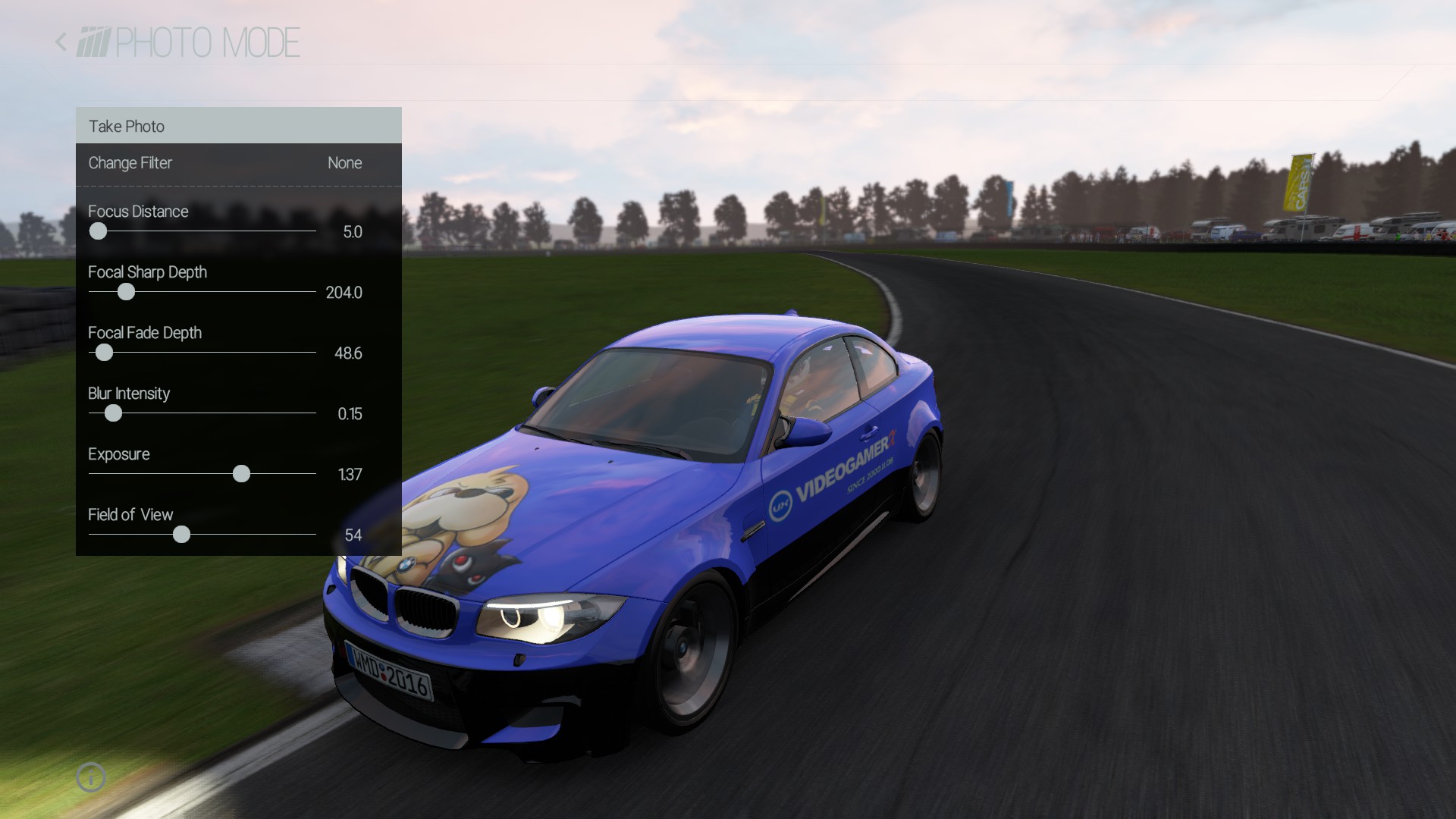
Task: Adjust the Focal Sharp Depth slider knob
Action: tap(126, 292)
